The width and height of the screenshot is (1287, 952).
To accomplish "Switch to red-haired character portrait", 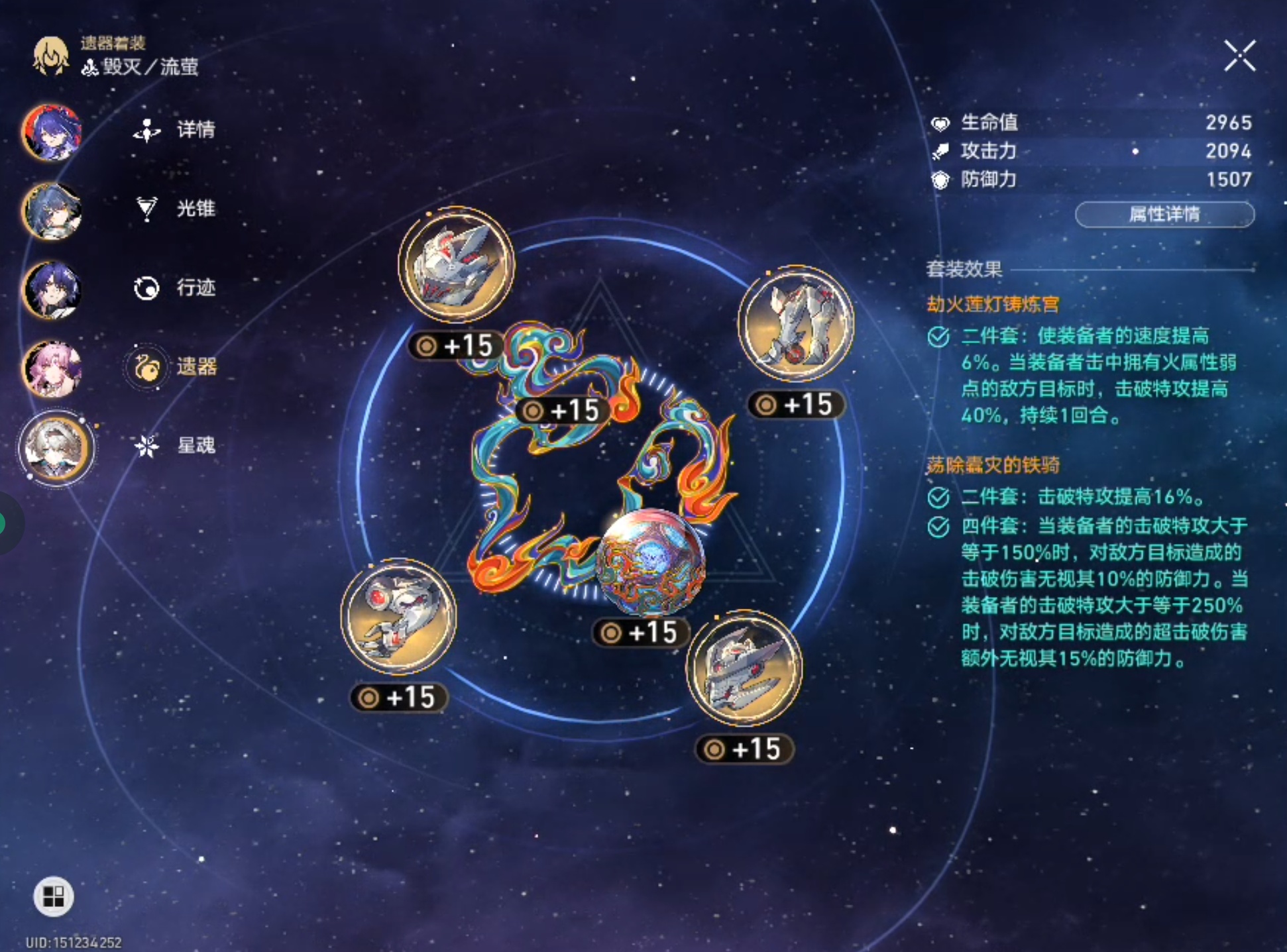I will 52,132.
